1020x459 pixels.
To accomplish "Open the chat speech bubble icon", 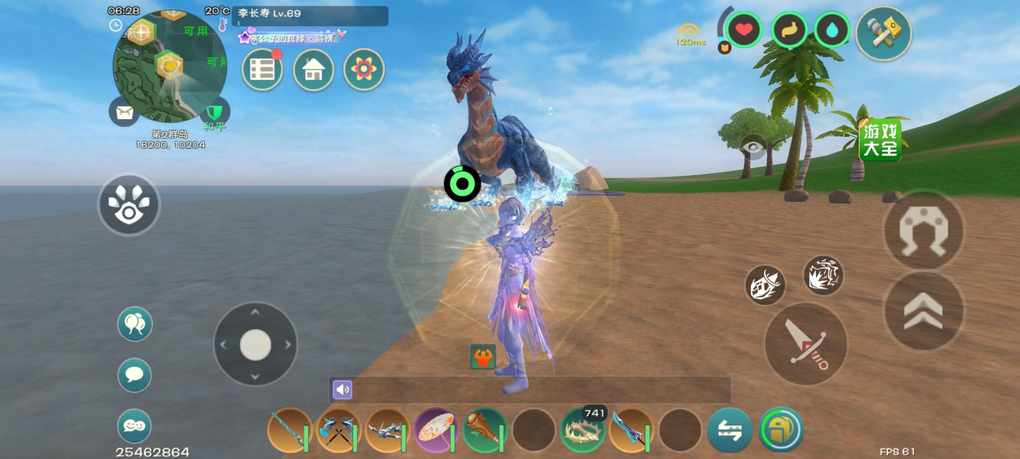I will point(135,376).
